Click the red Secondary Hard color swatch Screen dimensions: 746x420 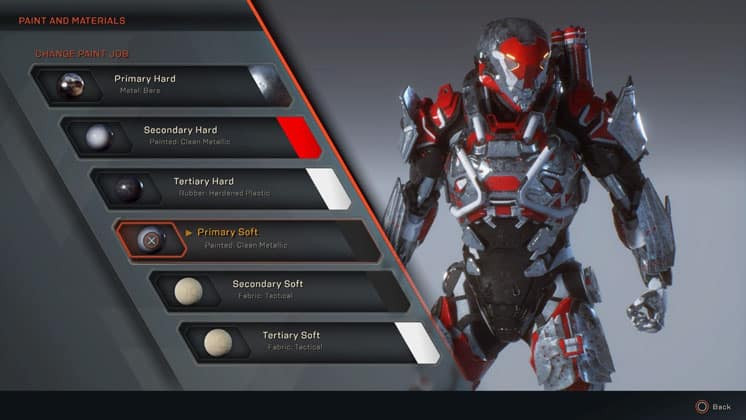[x=297, y=137]
